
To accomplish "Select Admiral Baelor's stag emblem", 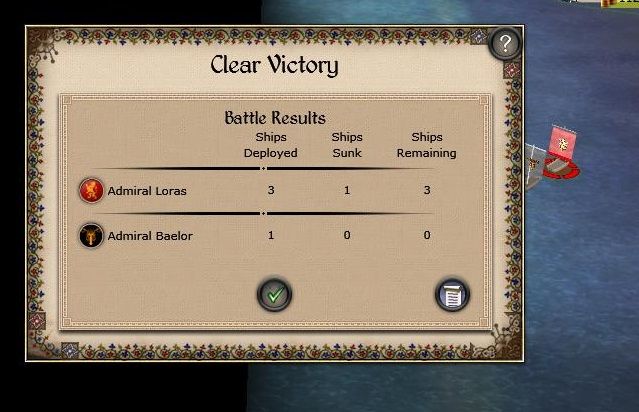I will [91, 236].
